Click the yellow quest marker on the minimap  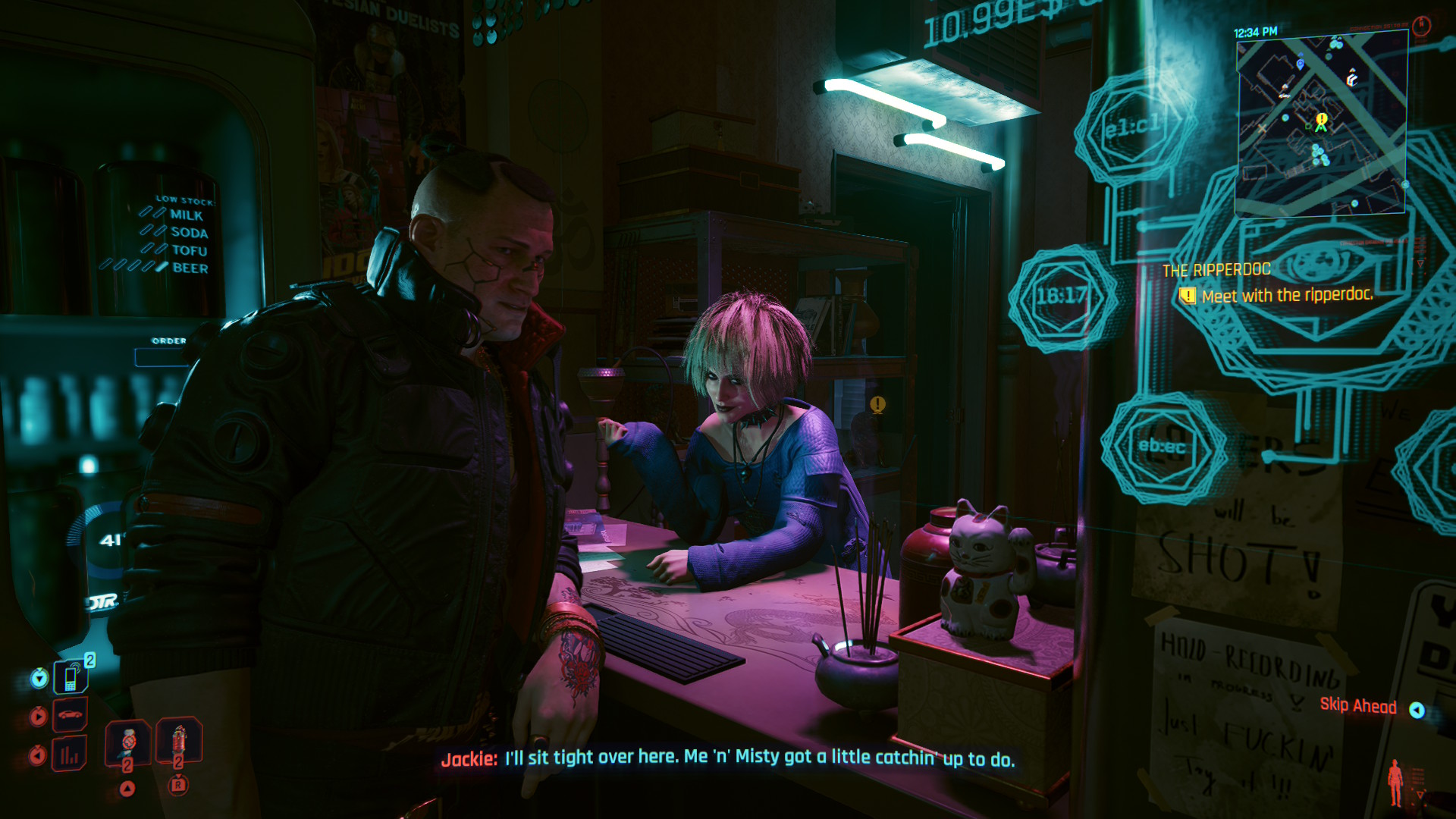[1322, 121]
